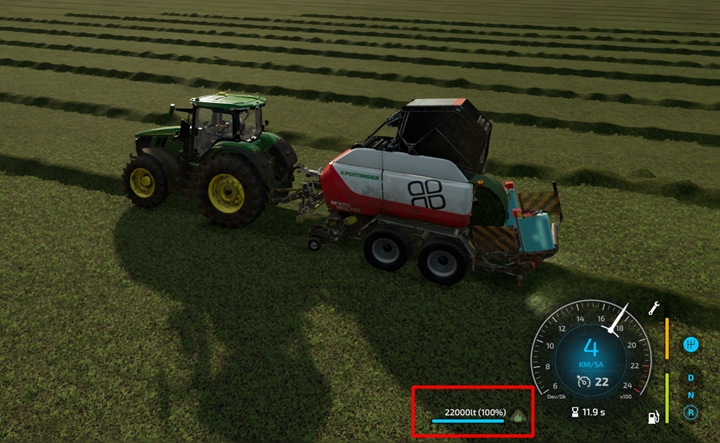Click the grass fill type icon

click(x=518, y=414)
